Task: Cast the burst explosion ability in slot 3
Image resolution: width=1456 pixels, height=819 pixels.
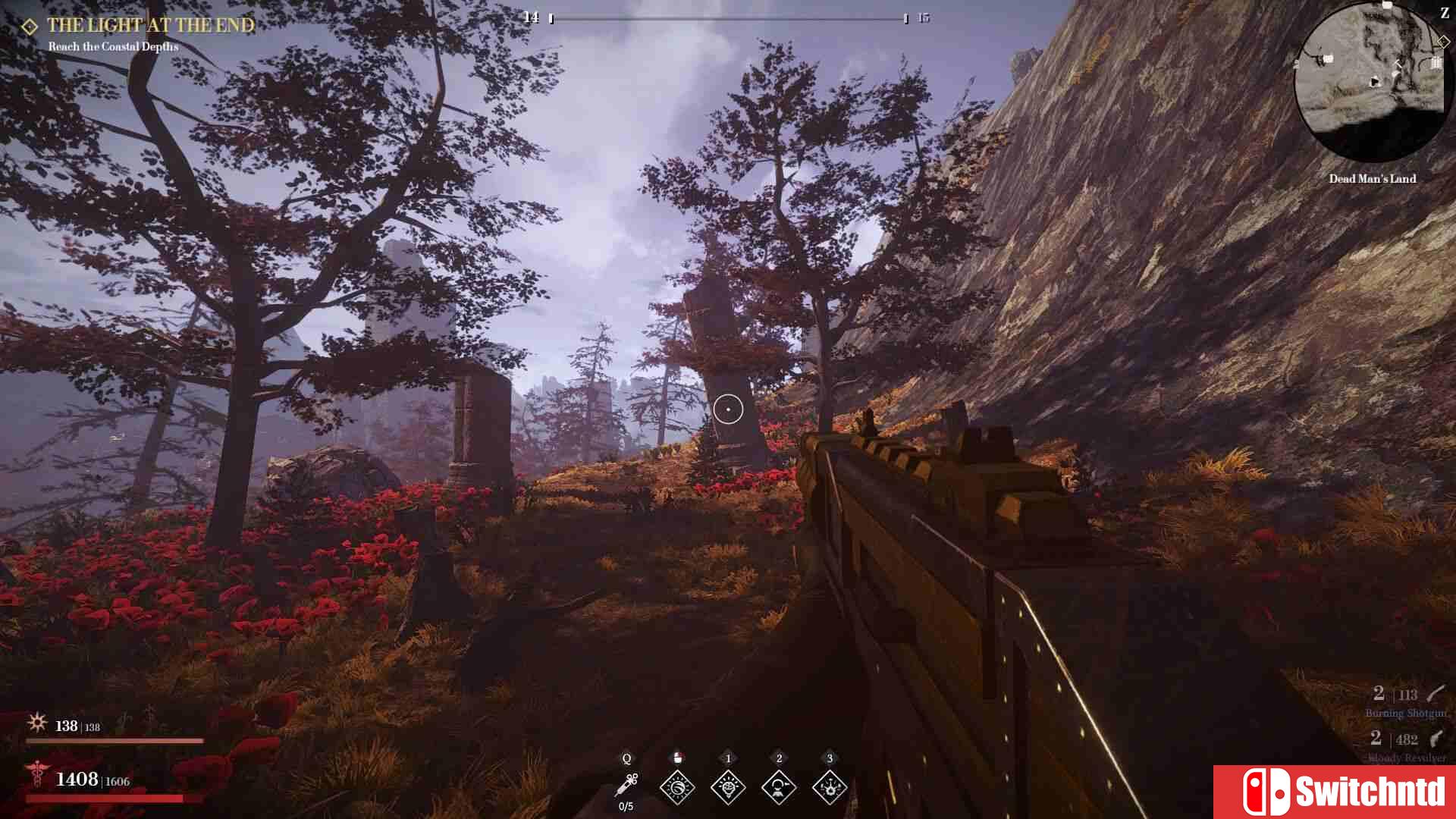Action: tap(829, 787)
